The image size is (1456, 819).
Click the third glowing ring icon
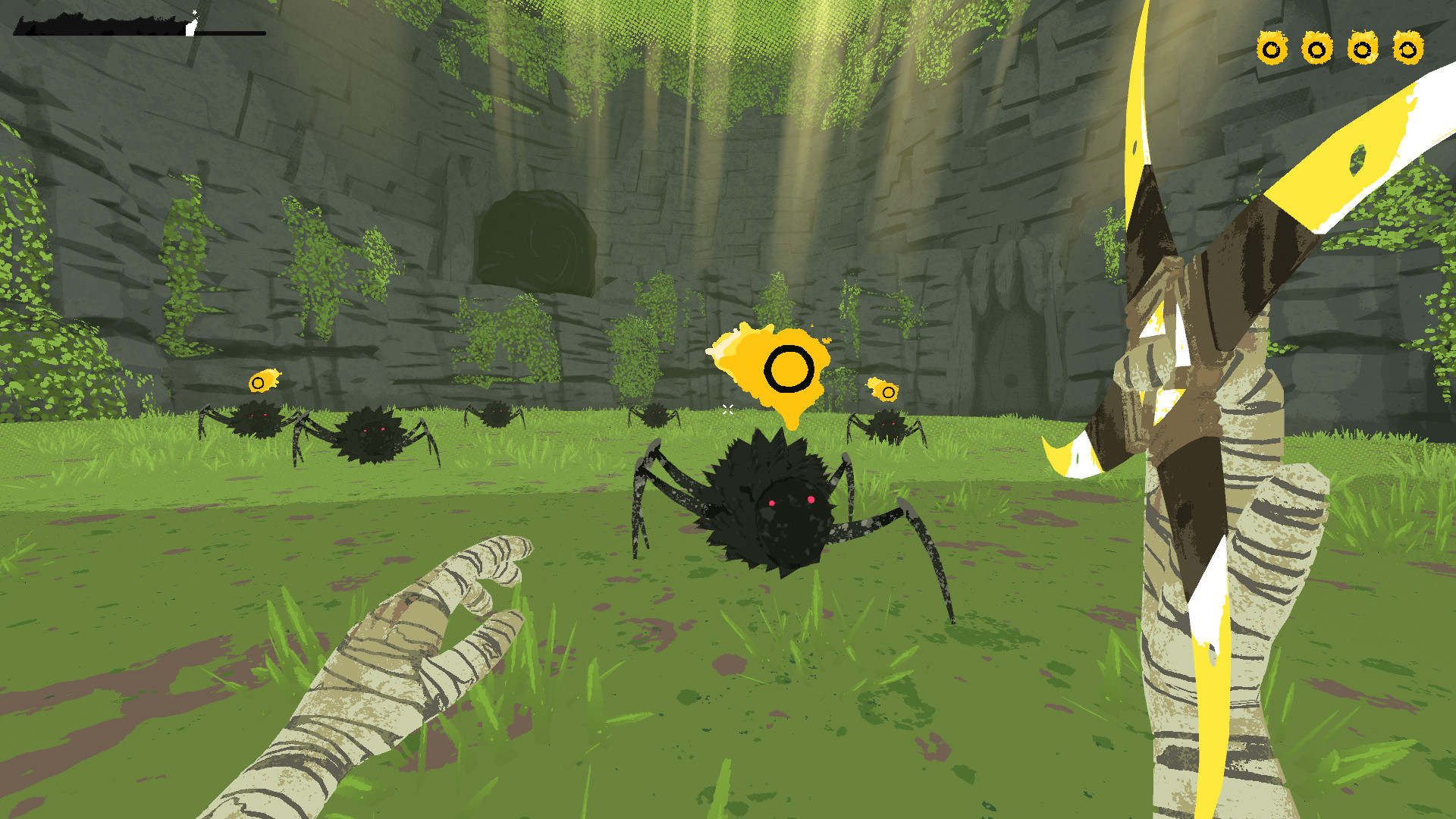click(x=1361, y=49)
